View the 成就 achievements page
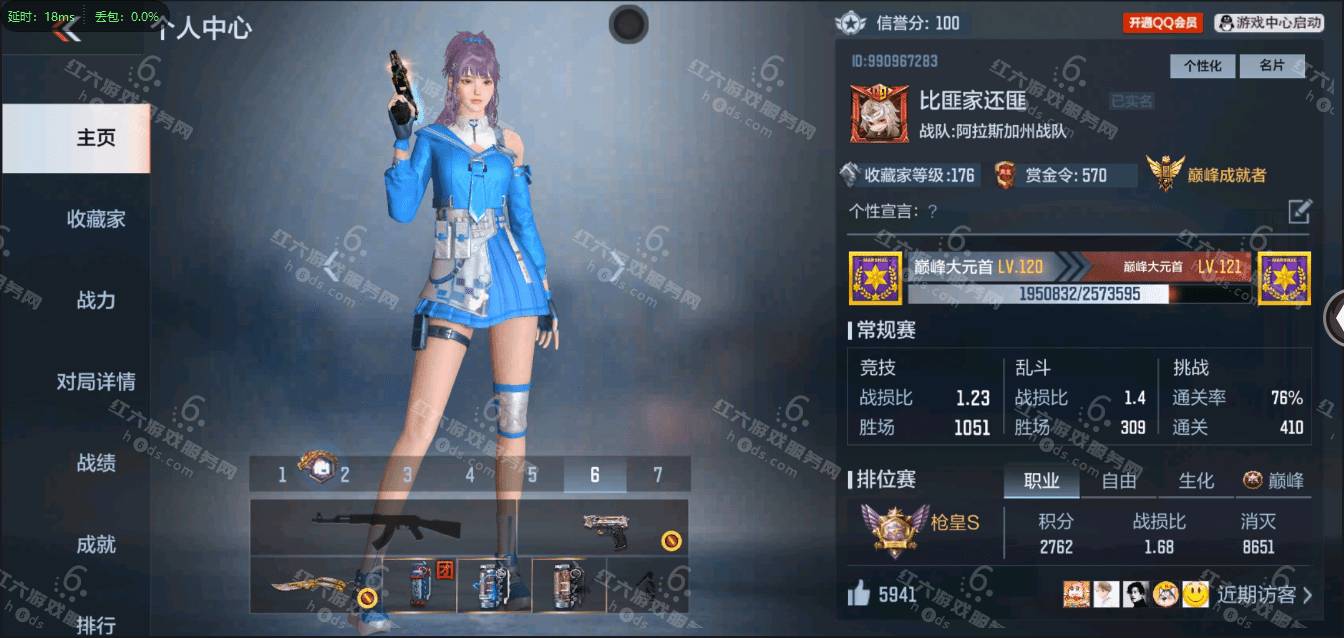1344x638 pixels. (96, 545)
